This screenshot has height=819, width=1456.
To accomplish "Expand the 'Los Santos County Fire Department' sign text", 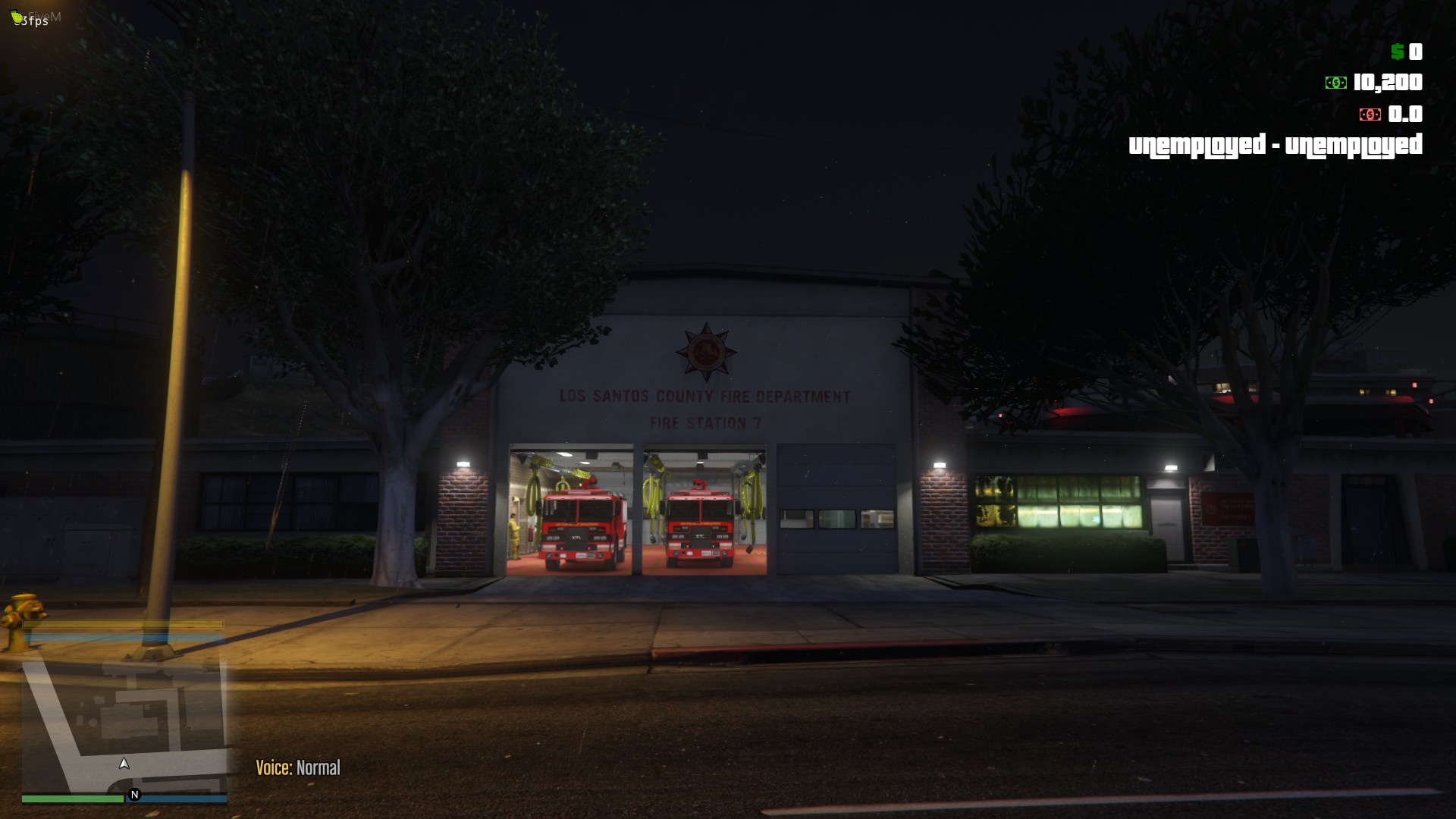I will tap(705, 394).
